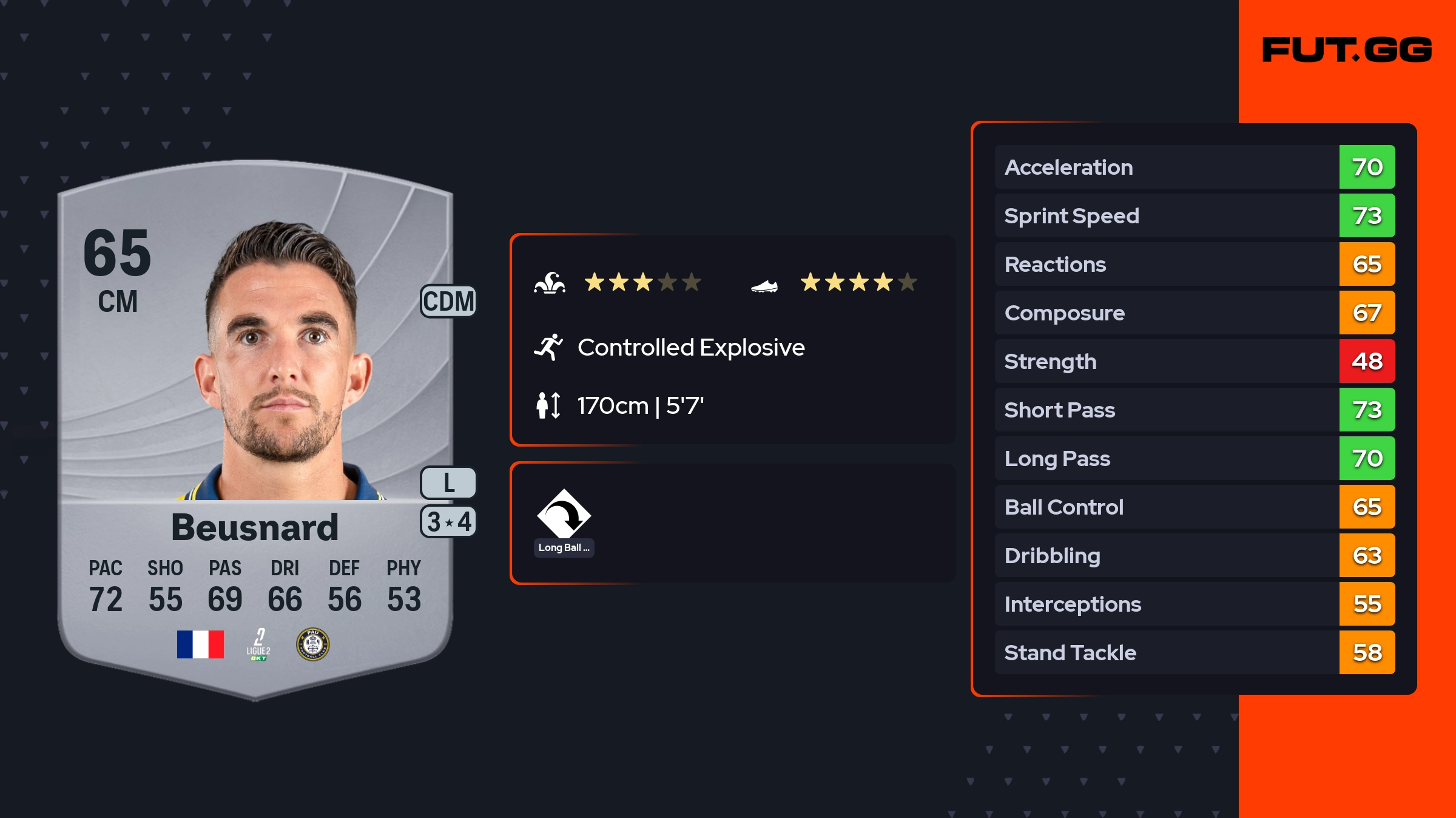The height and width of the screenshot is (818, 1456).
Task: Click the Controlled Explosive acceleration type
Action: [690, 348]
